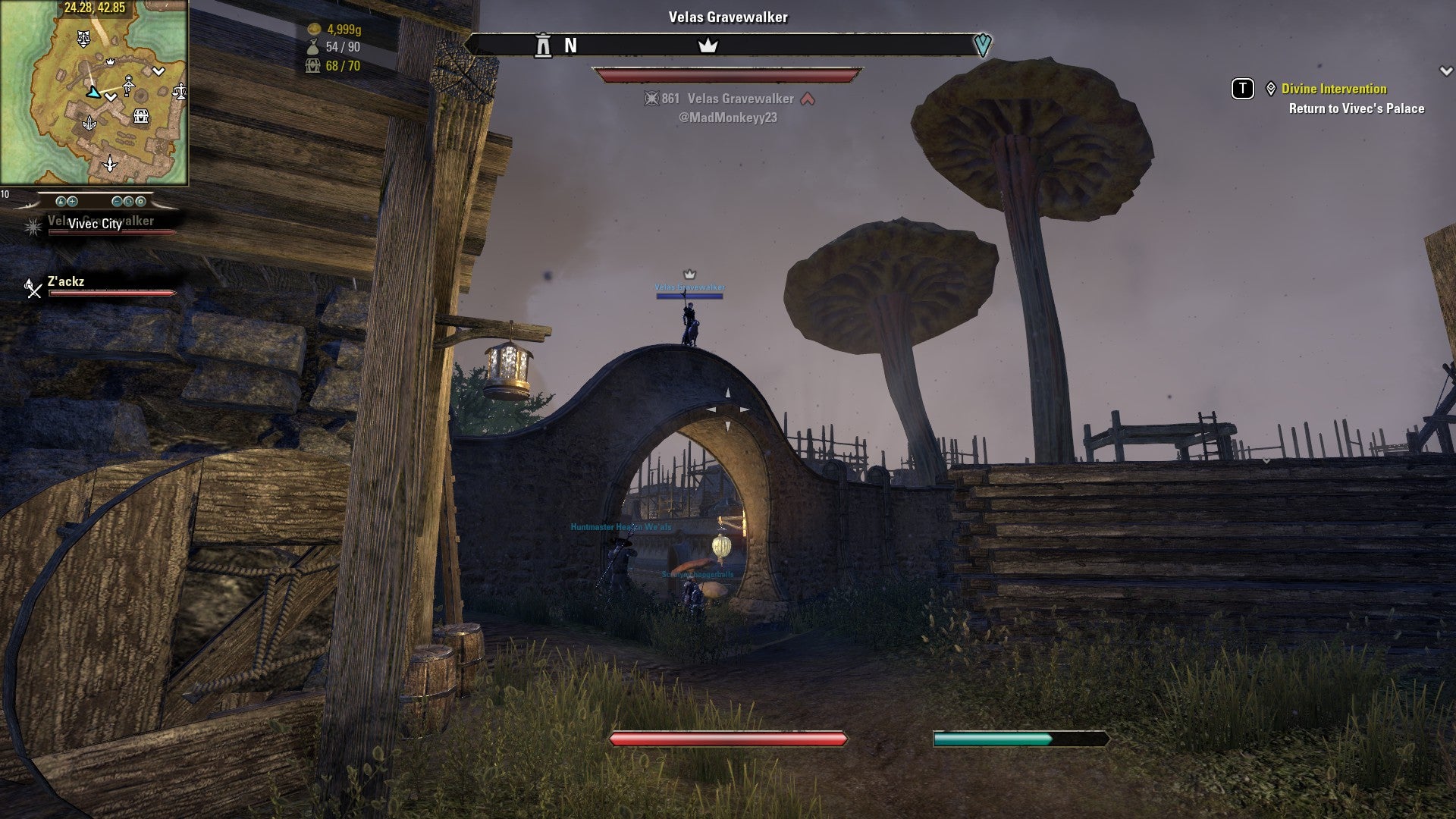Select the Divine Intervention quest title
This screenshot has width=1456, height=819.
(x=1333, y=89)
